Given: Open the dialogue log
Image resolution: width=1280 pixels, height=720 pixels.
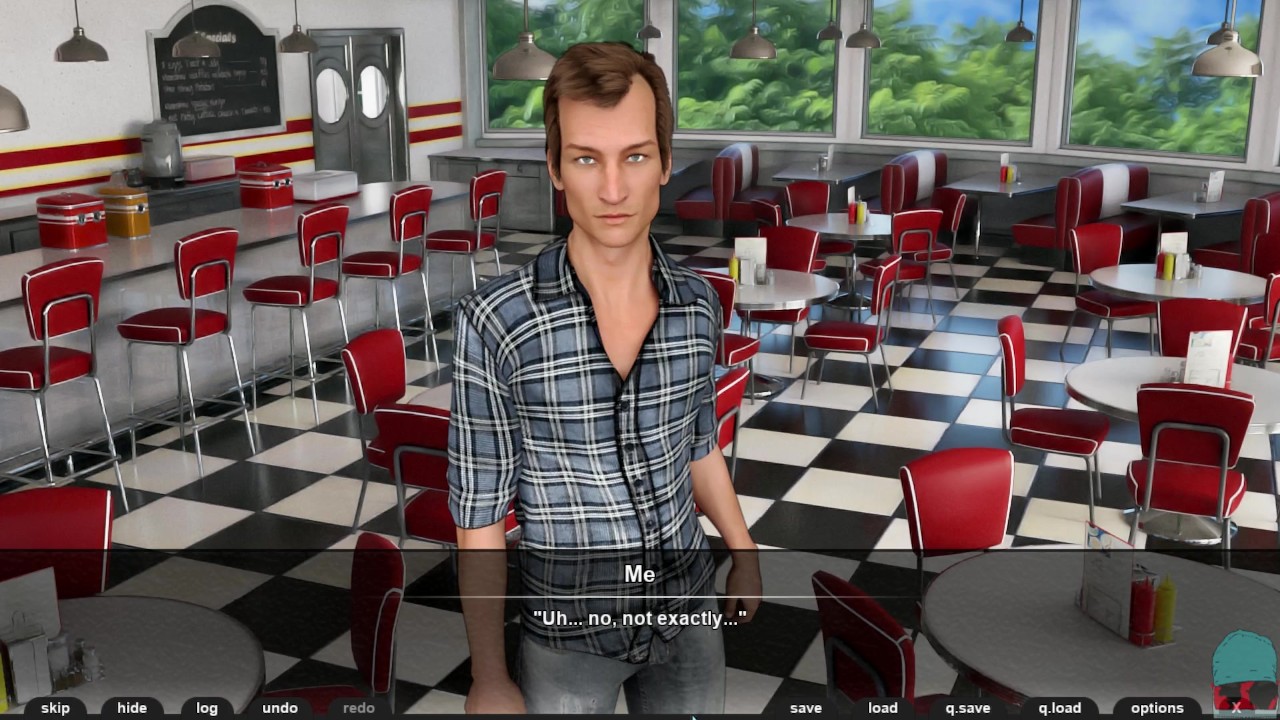Looking at the screenshot, I should point(207,708).
